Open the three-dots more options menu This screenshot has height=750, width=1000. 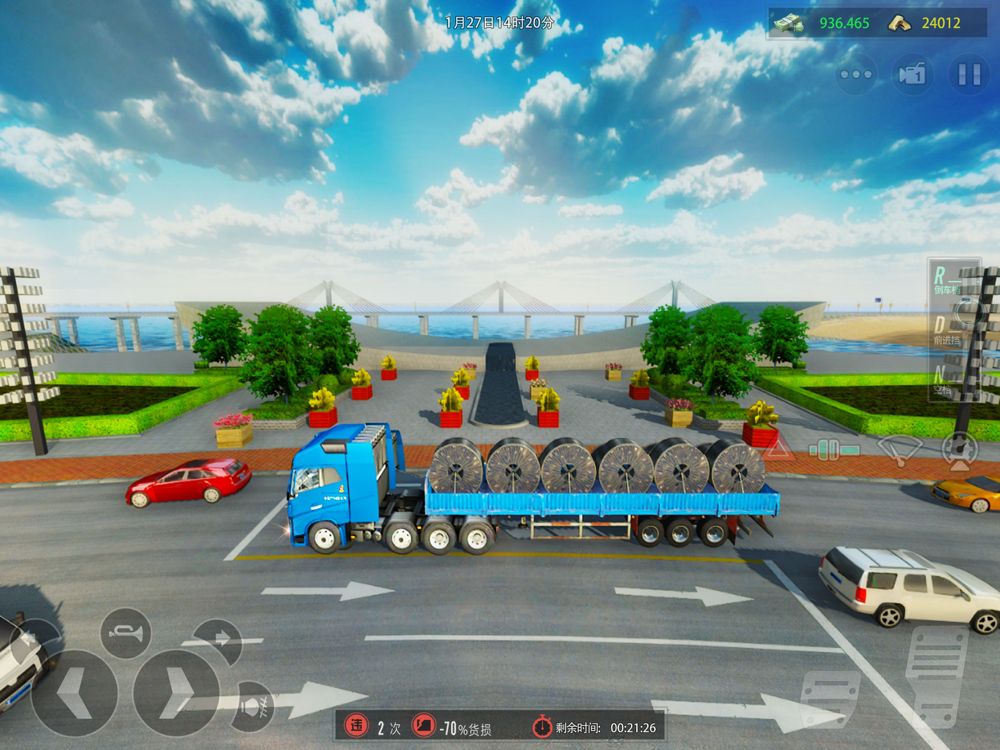tap(856, 75)
